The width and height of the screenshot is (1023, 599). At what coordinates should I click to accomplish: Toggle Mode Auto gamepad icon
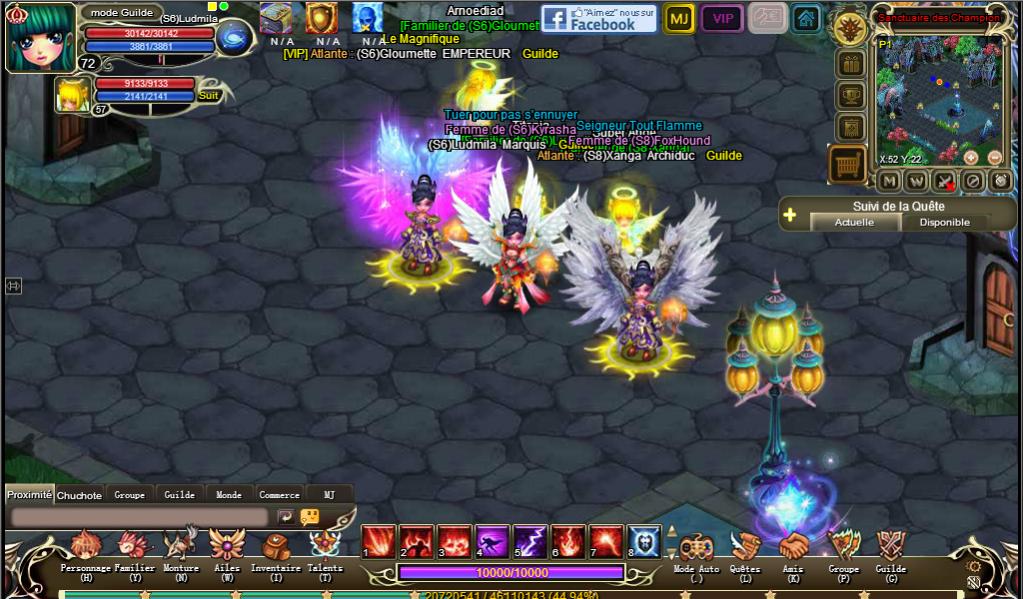coord(696,549)
